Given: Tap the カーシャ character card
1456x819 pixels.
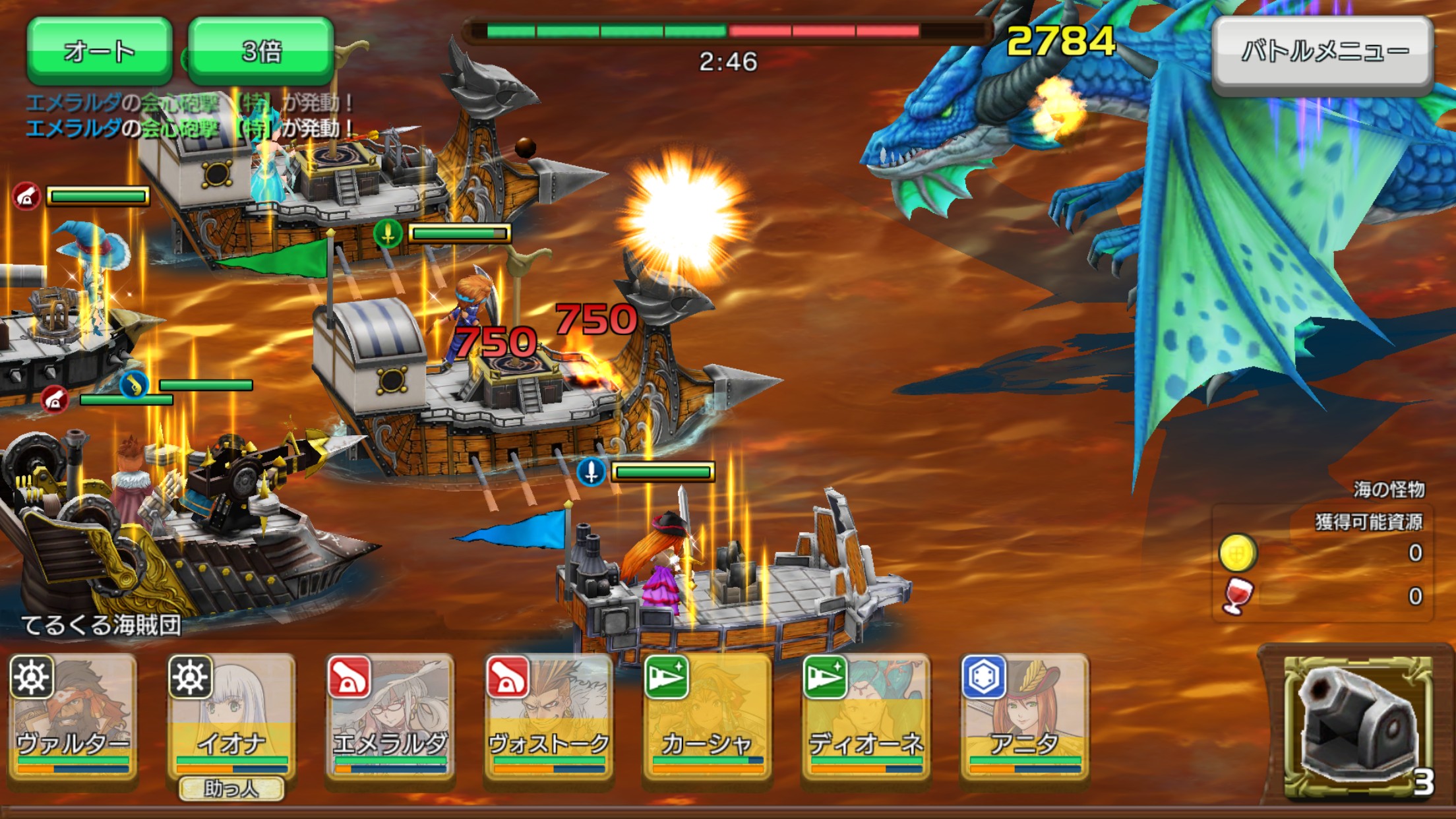Looking at the screenshot, I should point(707,717).
